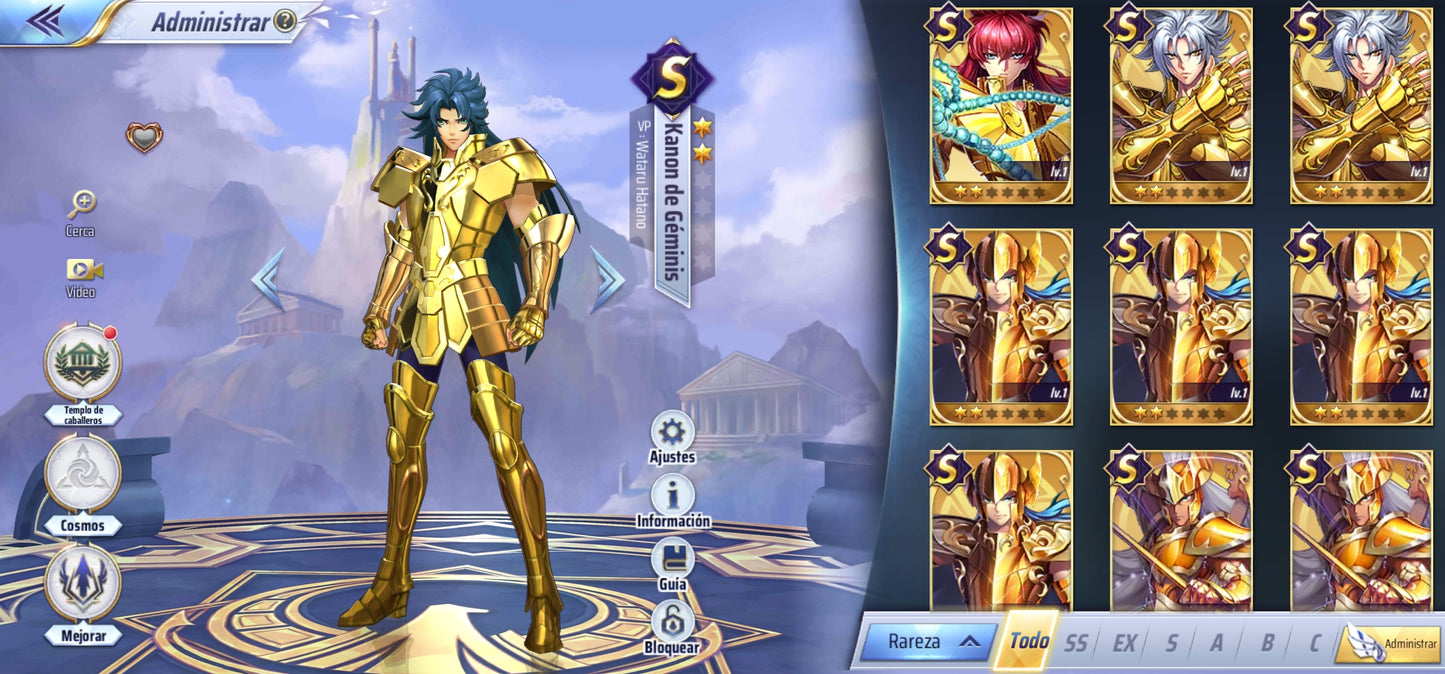Open Ajustes gear settings
Screen dimensions: 1445x674
pyautogui.click(x=672, y=432)
